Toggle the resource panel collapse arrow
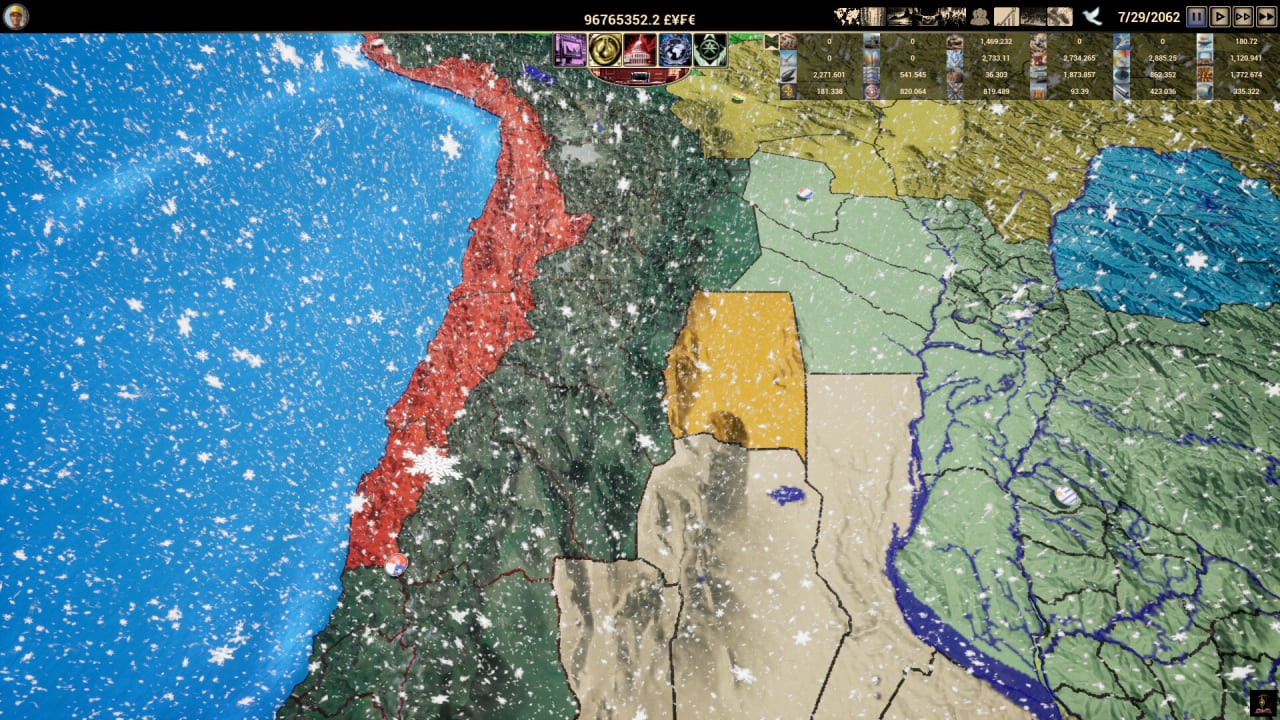 pyautogui.click(x=771, y=41)
